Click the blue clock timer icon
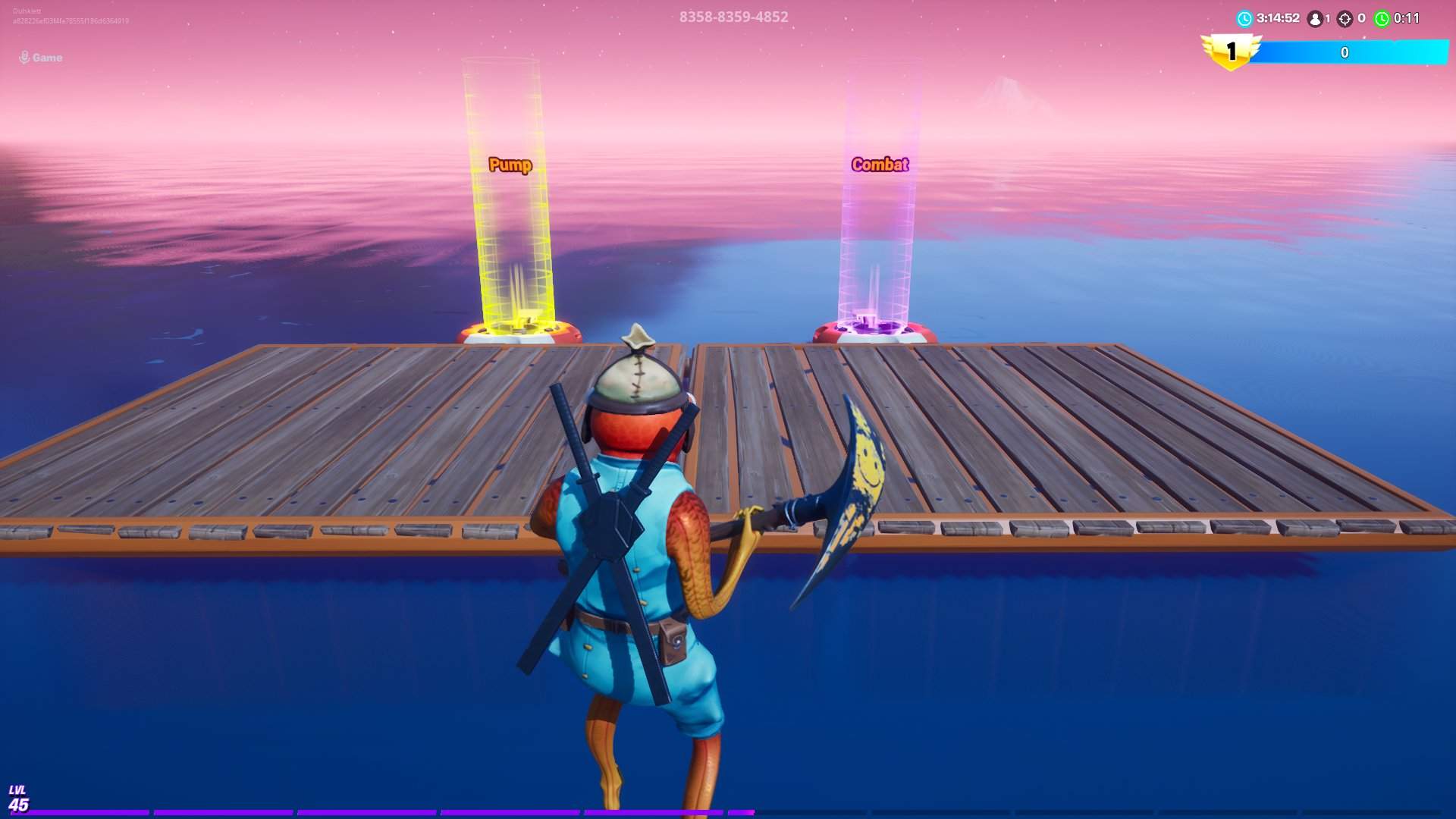 pyautogui.click(x=1245, y=19)
